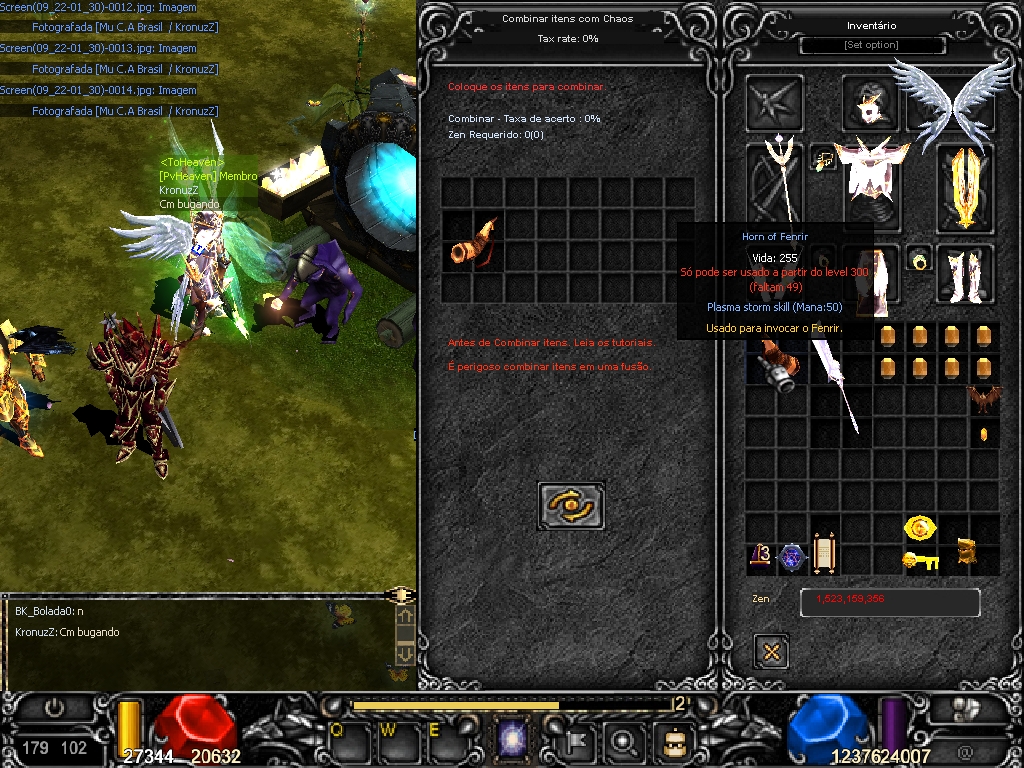1024x768 pixels.
Task: Click the Chaos combine button
Action: (x=571, y=506)
